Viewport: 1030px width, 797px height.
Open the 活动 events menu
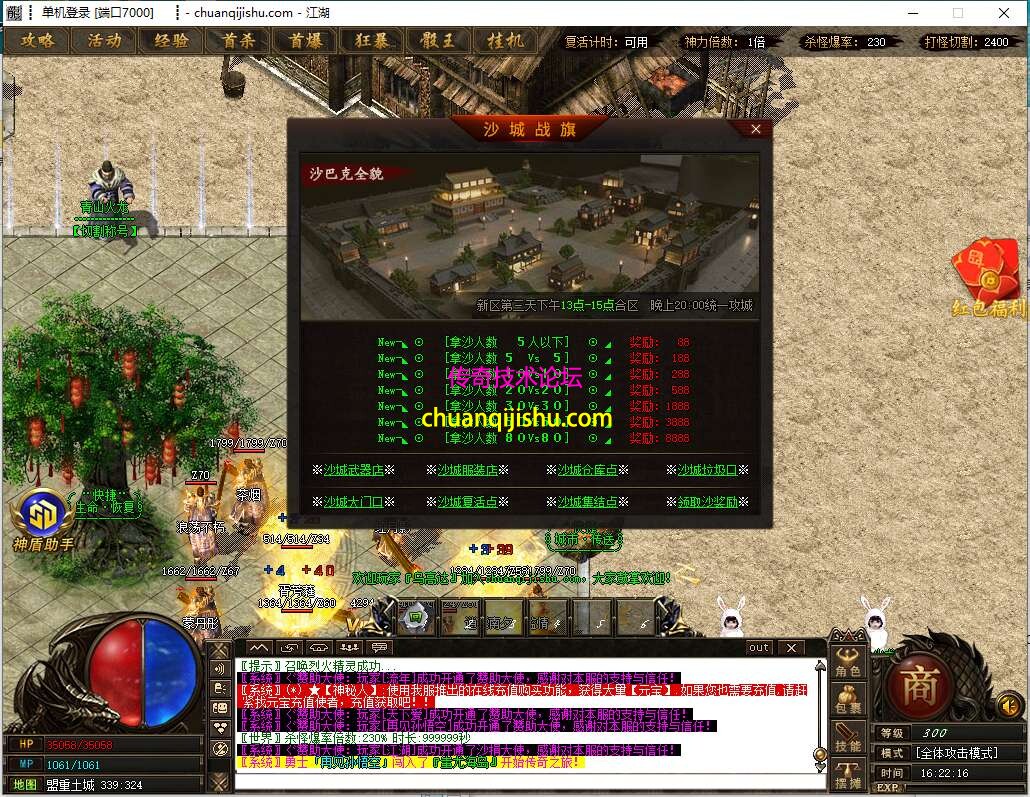tap(104, 41)
